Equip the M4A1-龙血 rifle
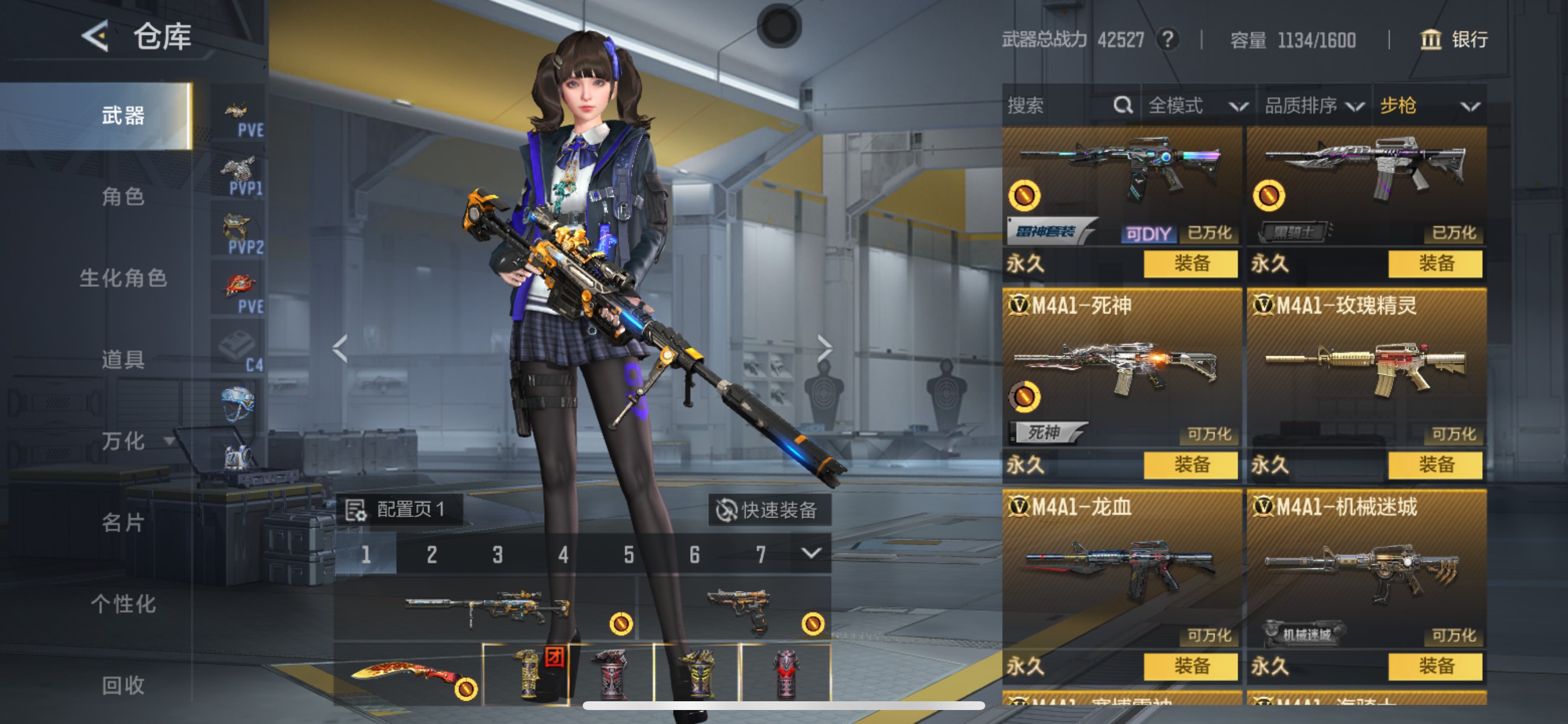The width and height of the screenshot is (1568, 724). [x=1191, y=666]
